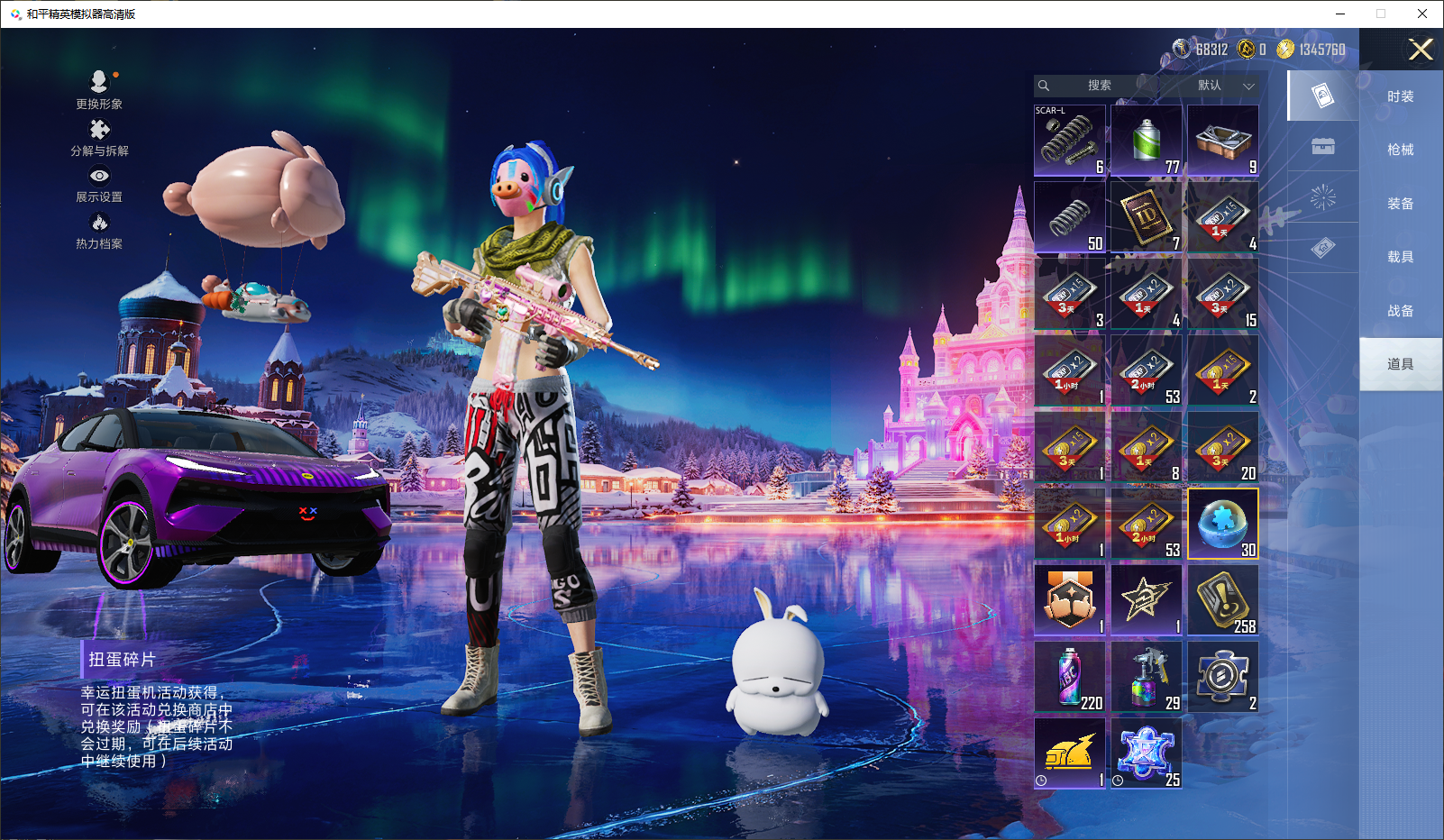Minimize the emulator window
The width and height of the screenshot is (1444, 840).
click(1340, 14)
